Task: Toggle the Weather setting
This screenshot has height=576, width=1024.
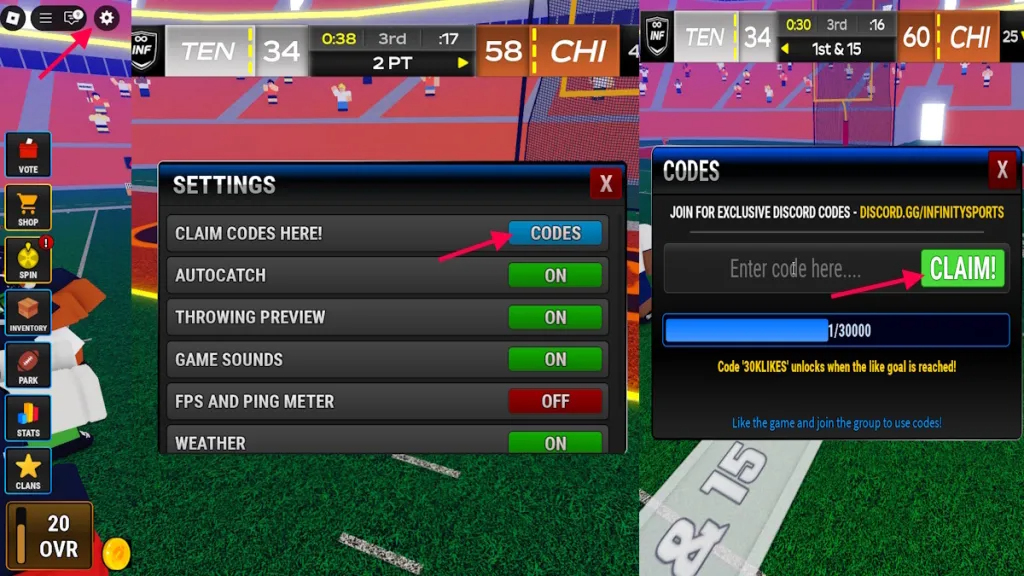Action: tap(555, 442)
